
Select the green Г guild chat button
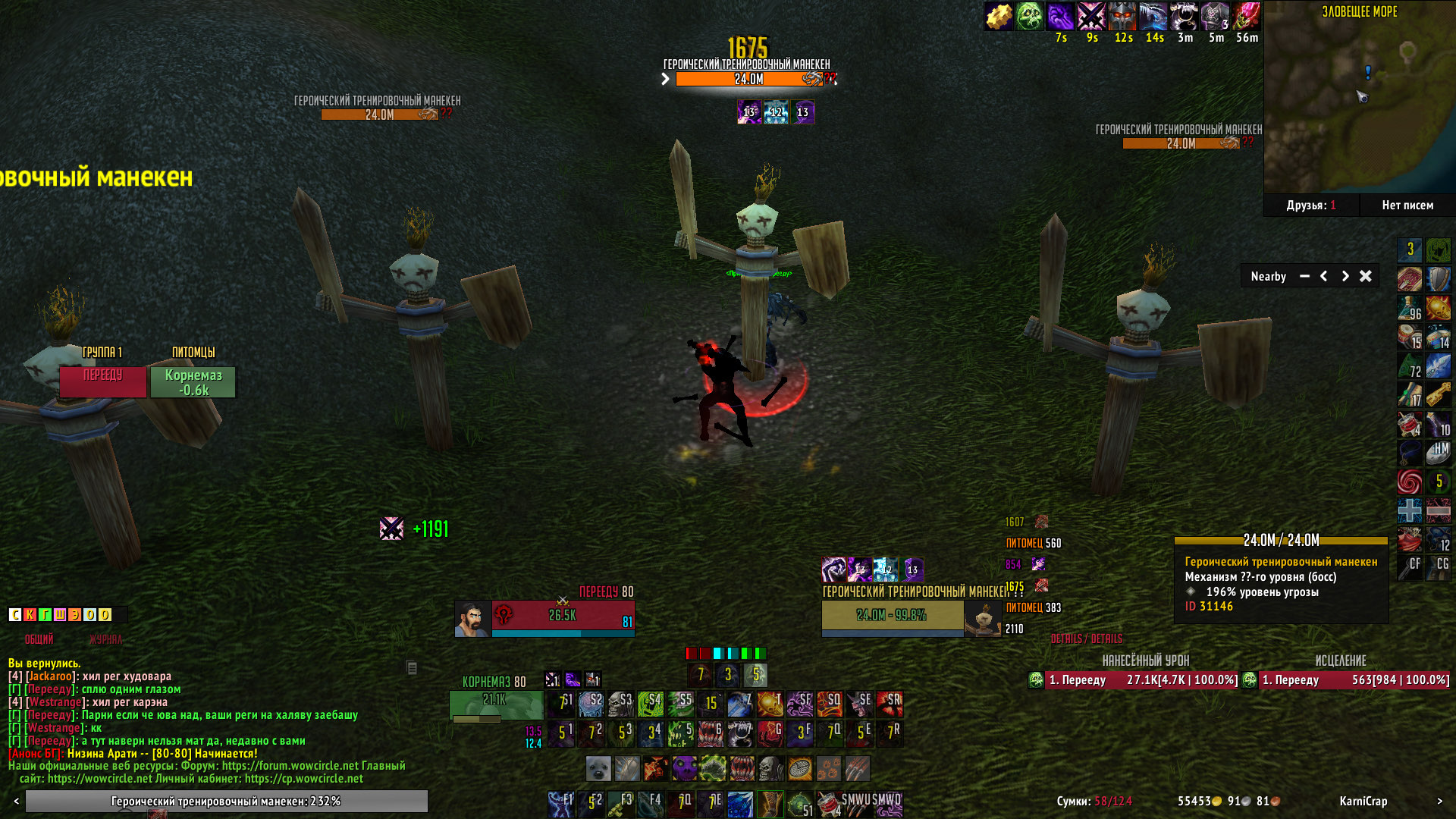click(x=45, y=614)
